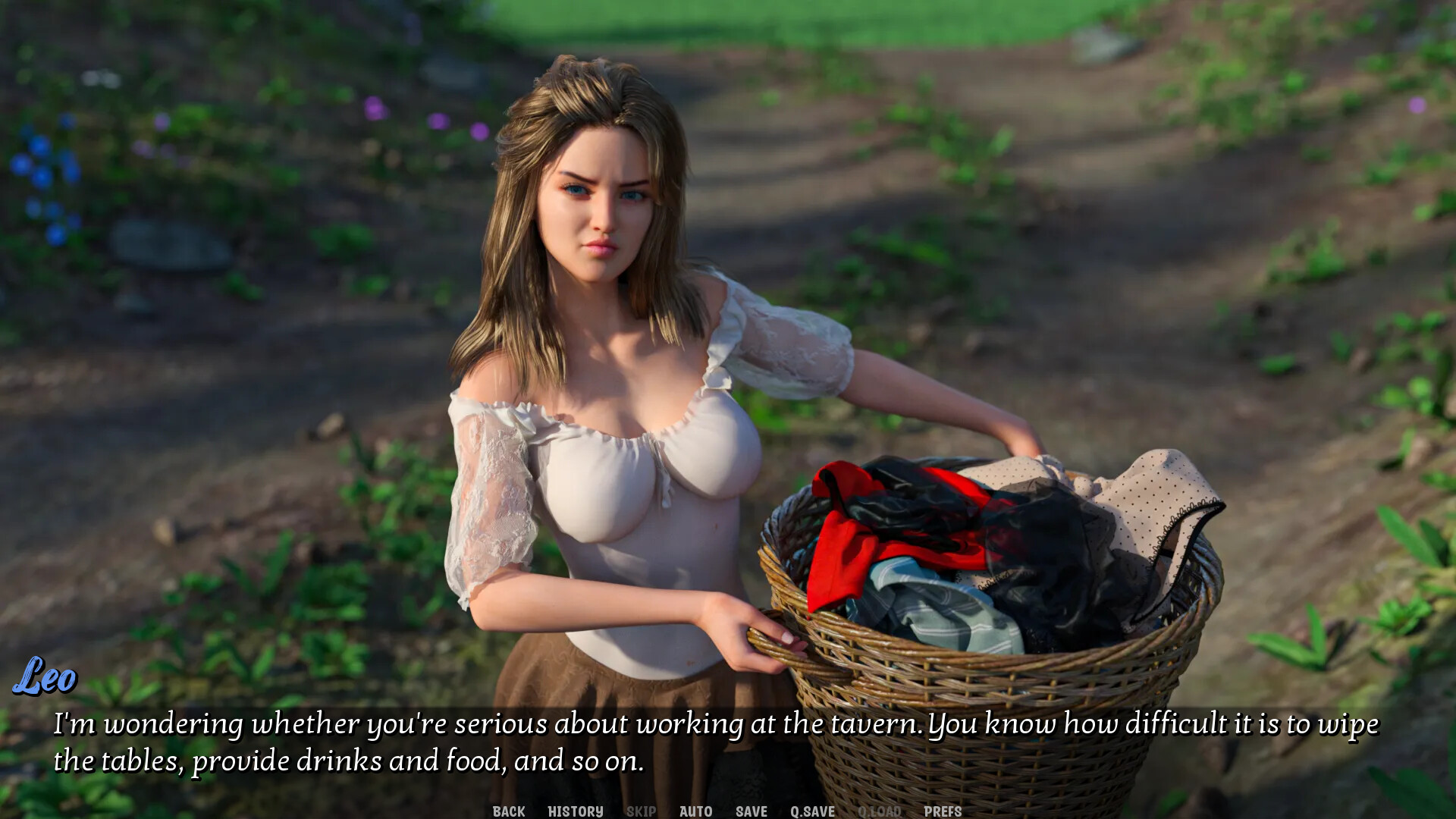The height and width of the screenshot is (819, 1456).
Task: Open the Save game screen
Action: click(752, 811)
